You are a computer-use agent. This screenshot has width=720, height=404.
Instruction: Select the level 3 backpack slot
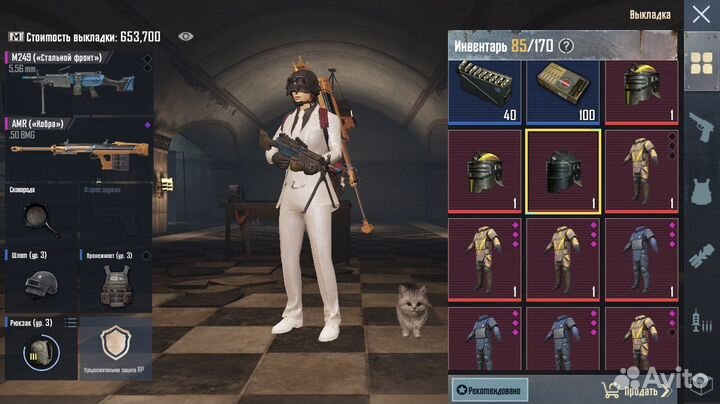pyautogui.click(x=38, y=348)
